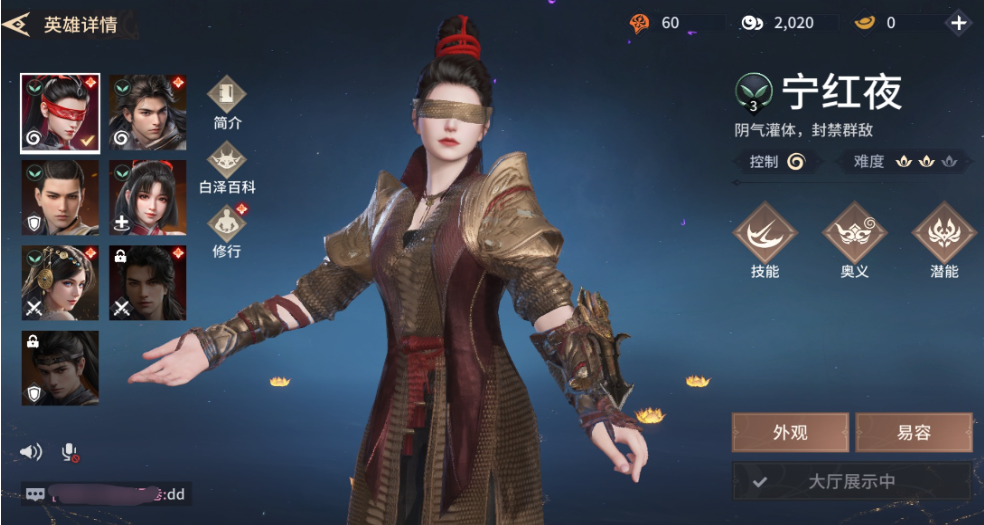Click the 大厅展示中 lobby display button
This screenshot has height=525, width=984.
[x=852, y=481]
